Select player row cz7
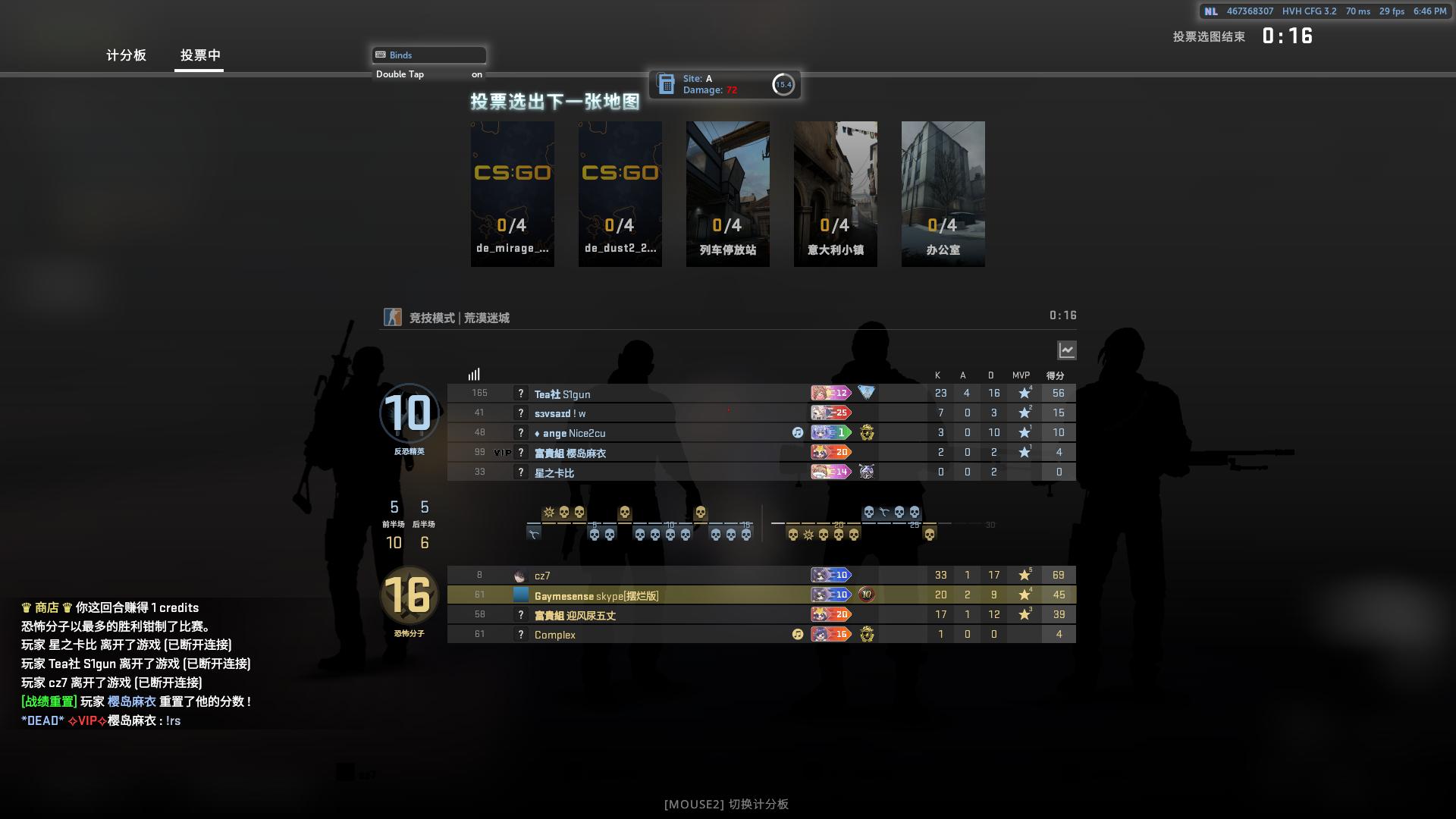Image resolution: width=1456 pixels, height=819 pixels. point(542,576)
